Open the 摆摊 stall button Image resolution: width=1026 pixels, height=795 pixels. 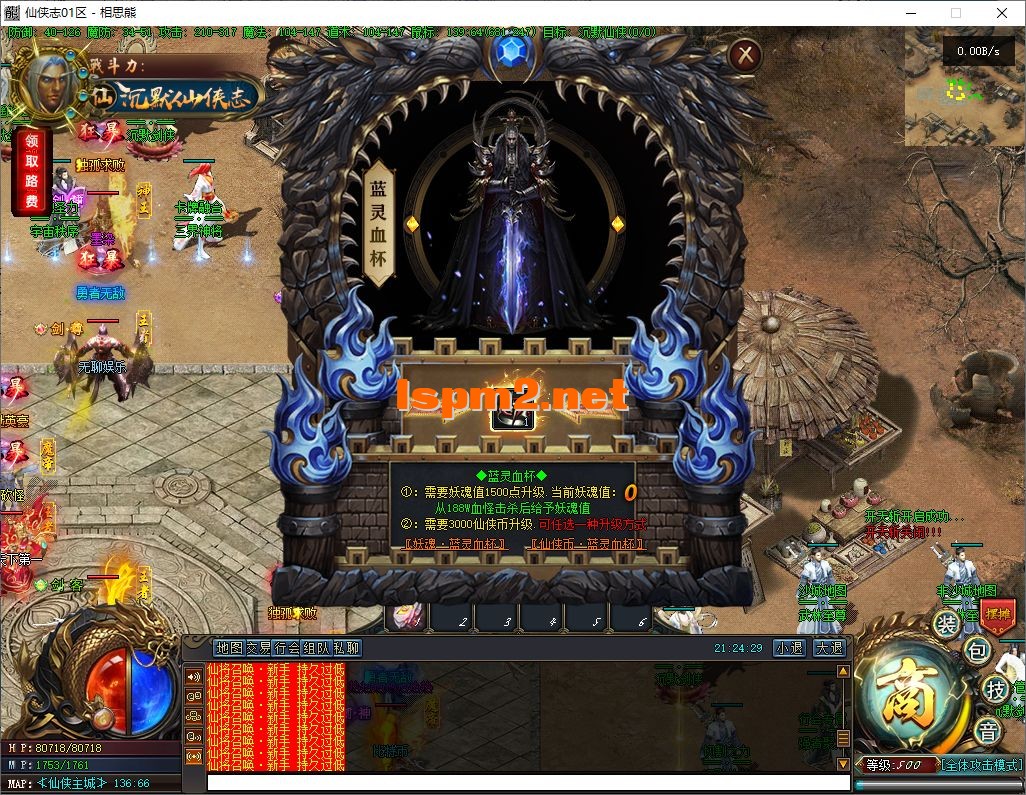997,612
